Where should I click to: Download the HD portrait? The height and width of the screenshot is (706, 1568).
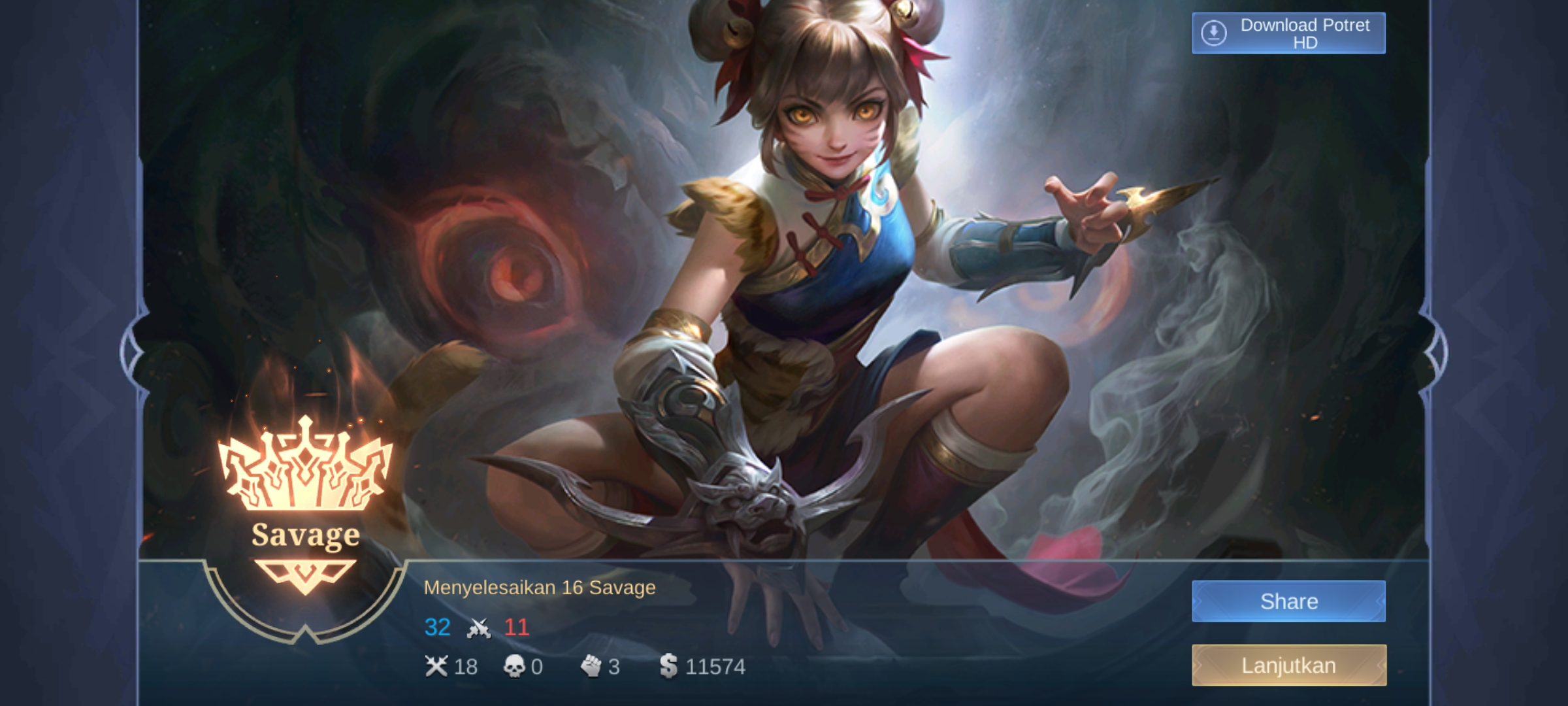[1288, 33]
